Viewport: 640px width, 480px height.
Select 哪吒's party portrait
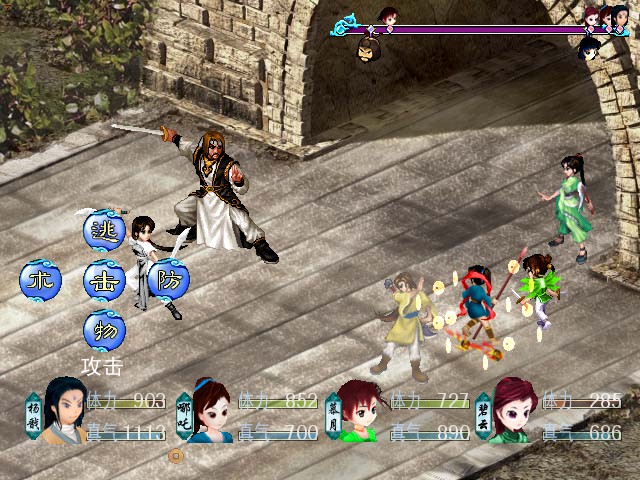[x=211, y=412]
